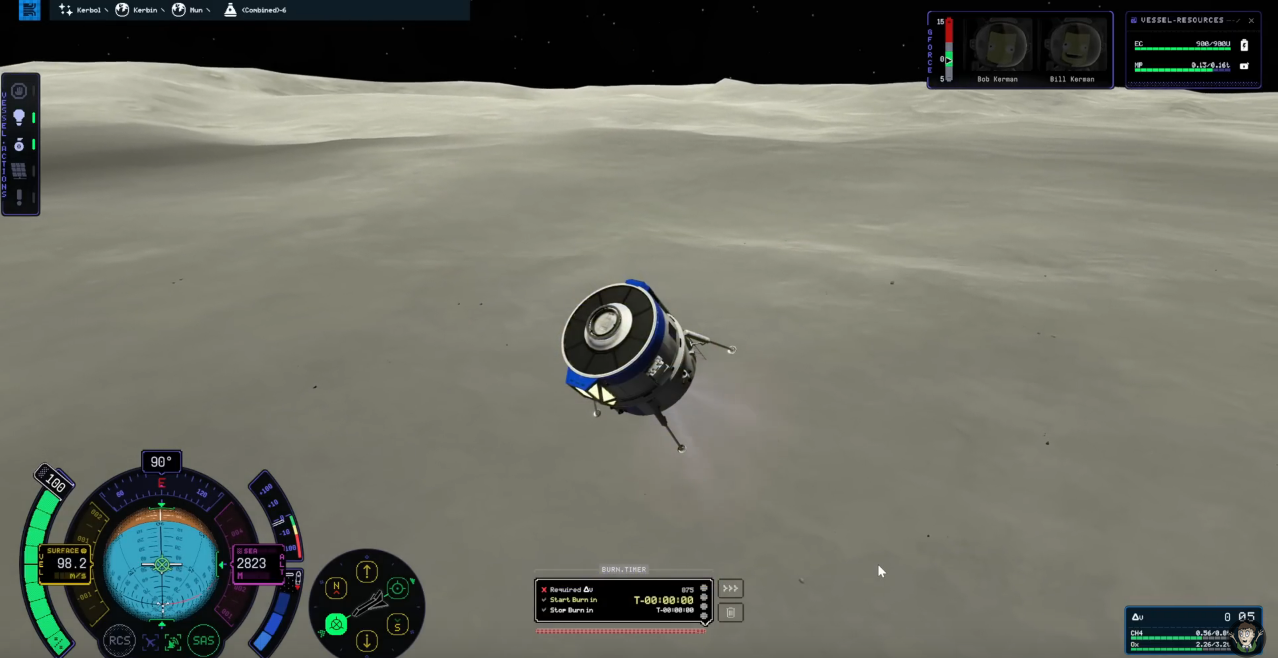This screenshot has width=1278, height=658.
Task: Select the Combined-6 vessel breadcrumb
Action: [x=258, y=10]
